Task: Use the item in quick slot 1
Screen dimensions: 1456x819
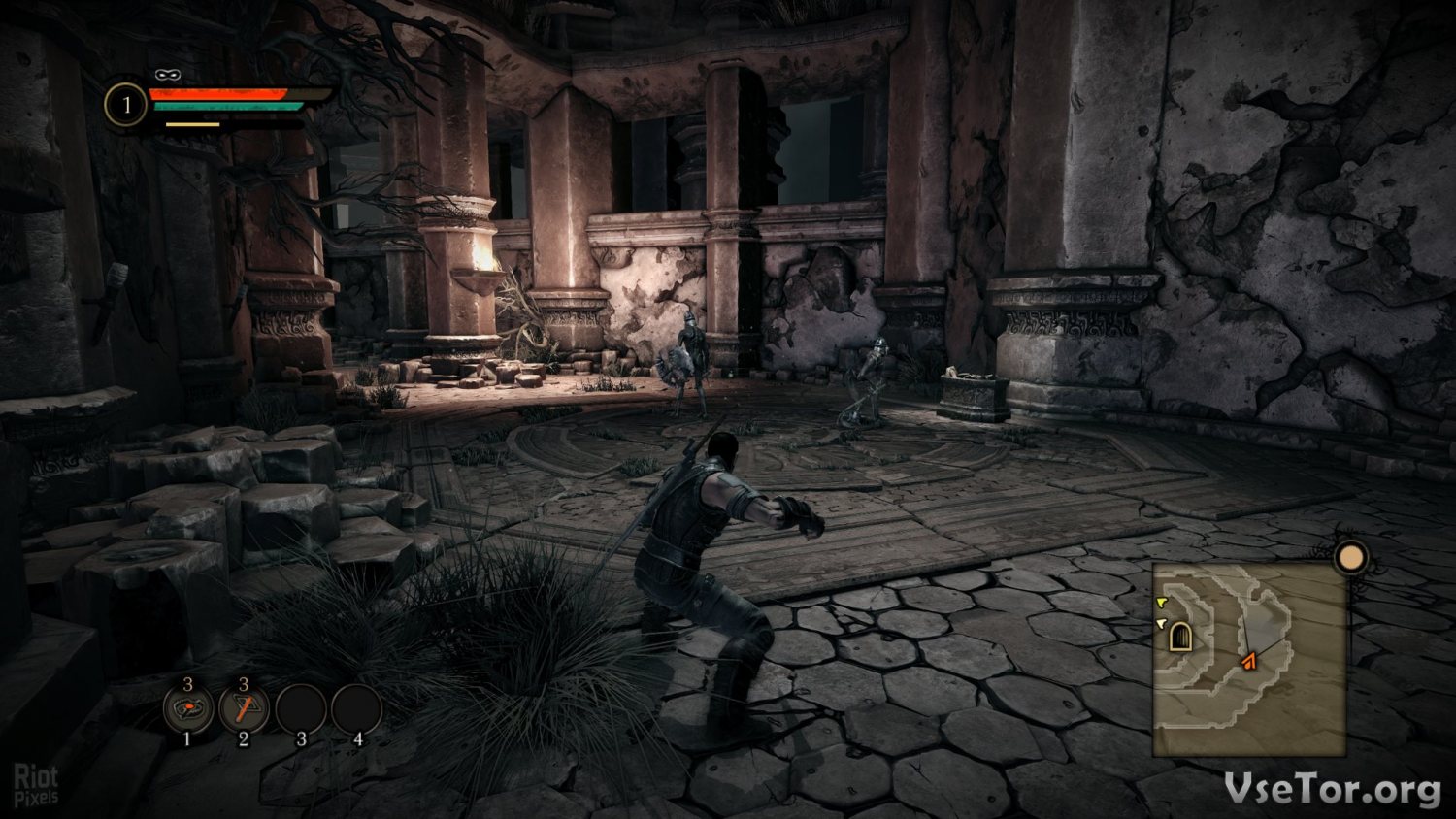Action: (188, 710)
